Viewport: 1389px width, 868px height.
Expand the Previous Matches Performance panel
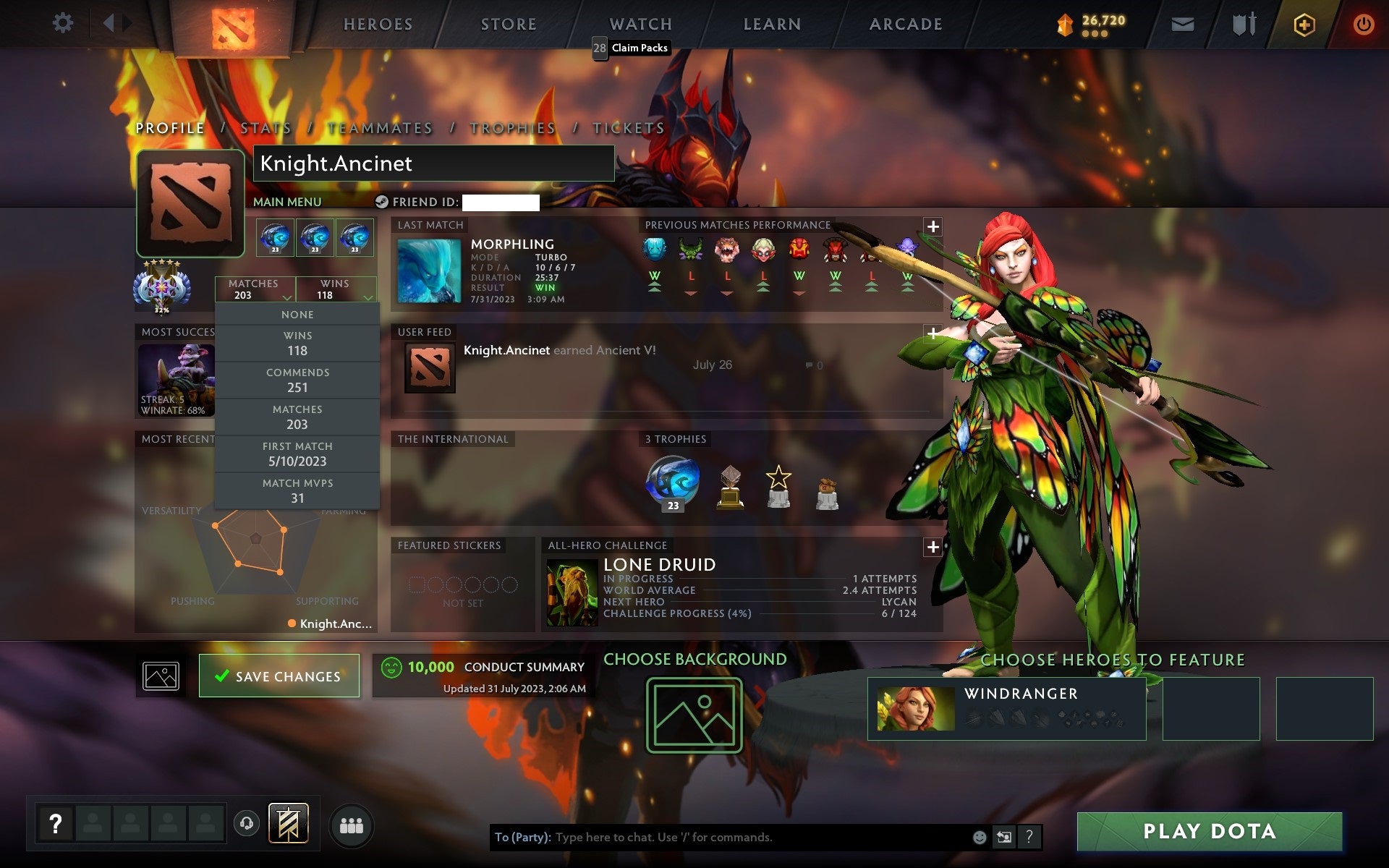(933, 226)
